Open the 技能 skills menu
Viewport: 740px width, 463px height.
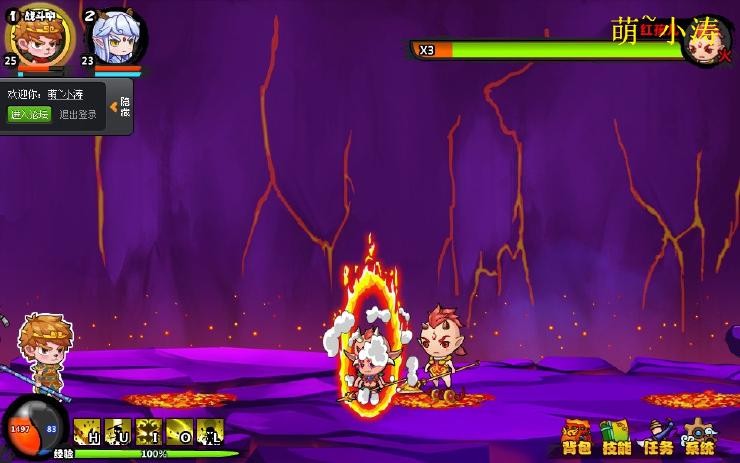[x=617, y=437]
